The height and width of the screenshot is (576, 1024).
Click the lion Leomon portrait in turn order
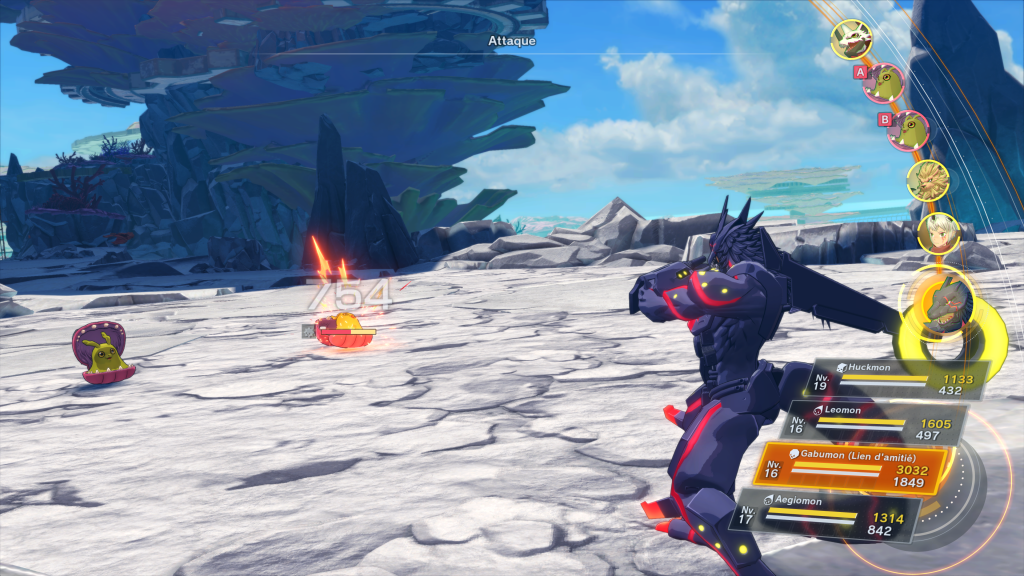click(x=927, y=180)
